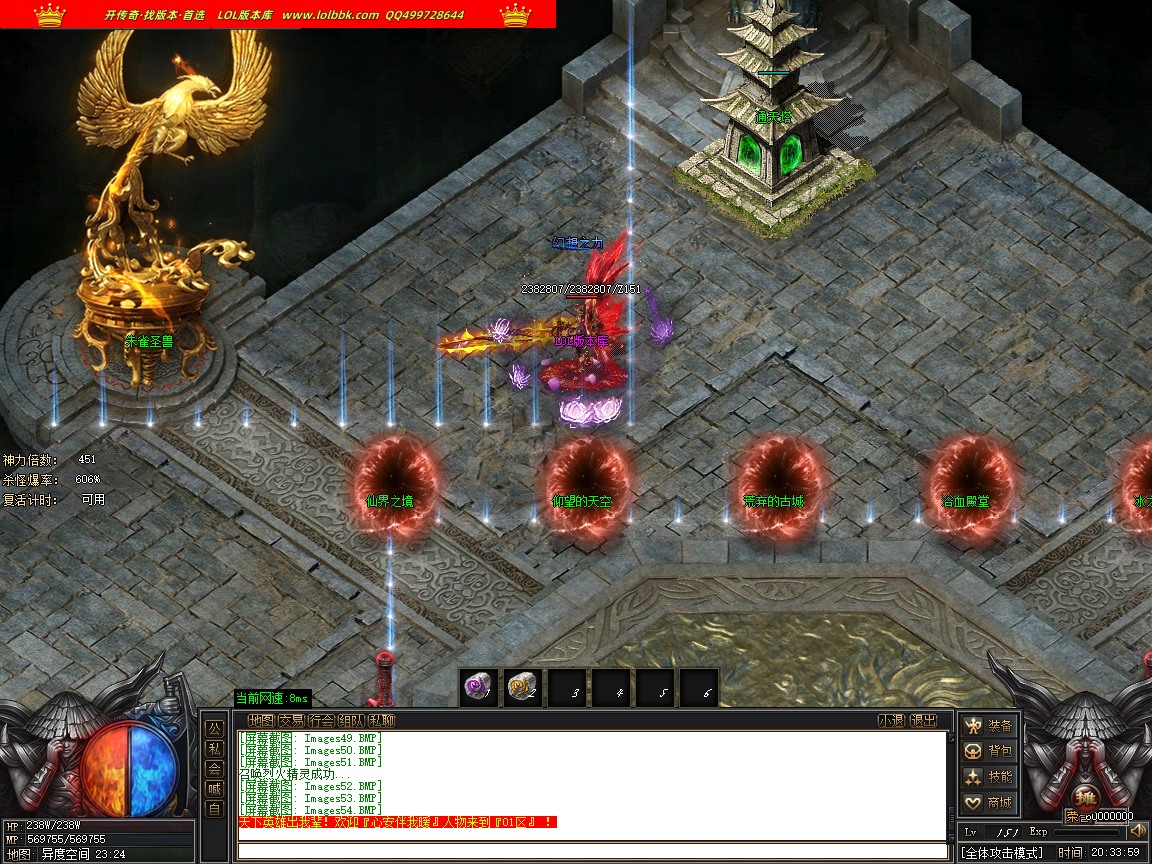1152x864 pixels.
Task: Click the 地图 map button
Action: click(x=261, y=720)
